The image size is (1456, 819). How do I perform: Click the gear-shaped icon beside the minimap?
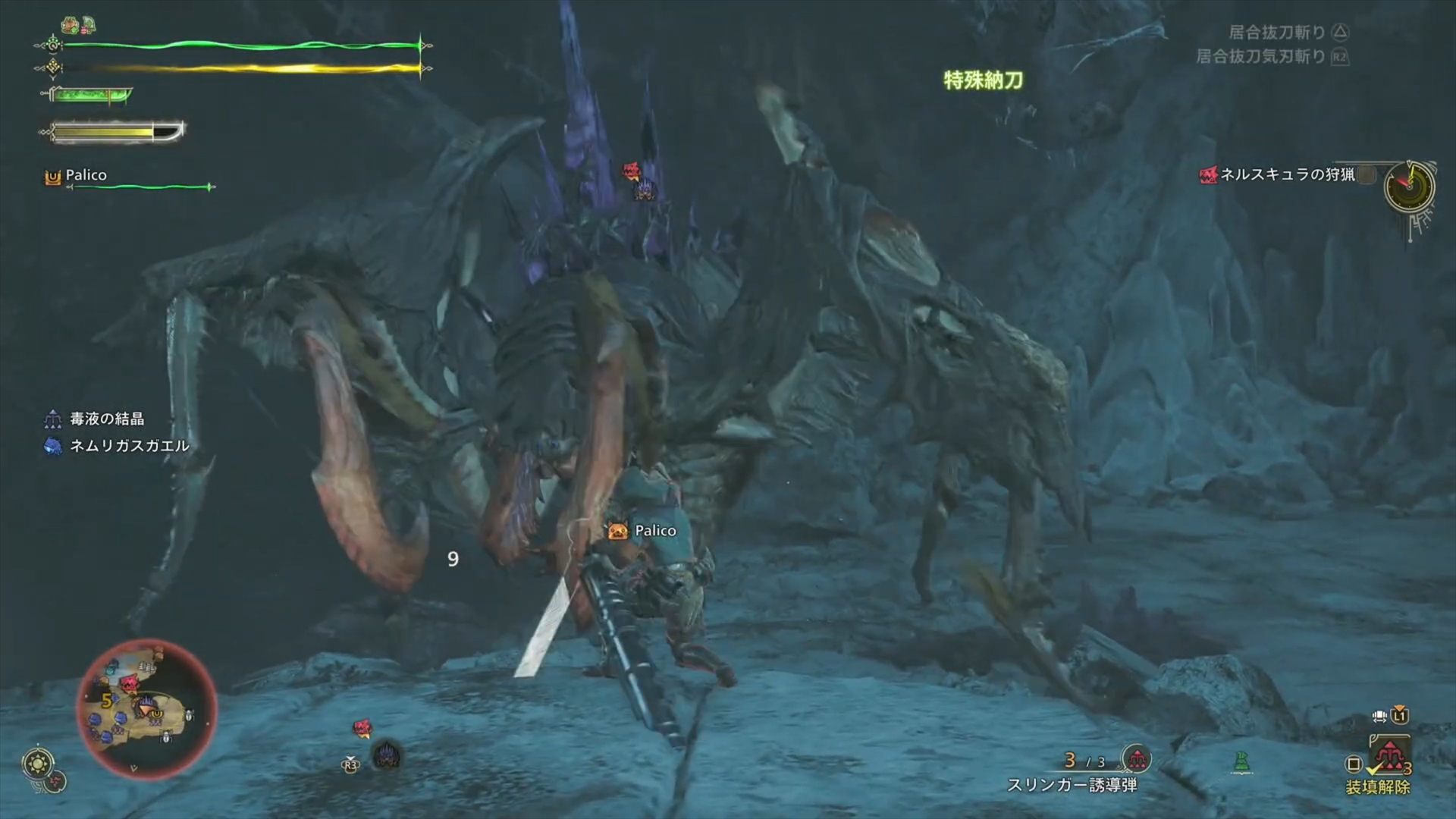(38, 763)
